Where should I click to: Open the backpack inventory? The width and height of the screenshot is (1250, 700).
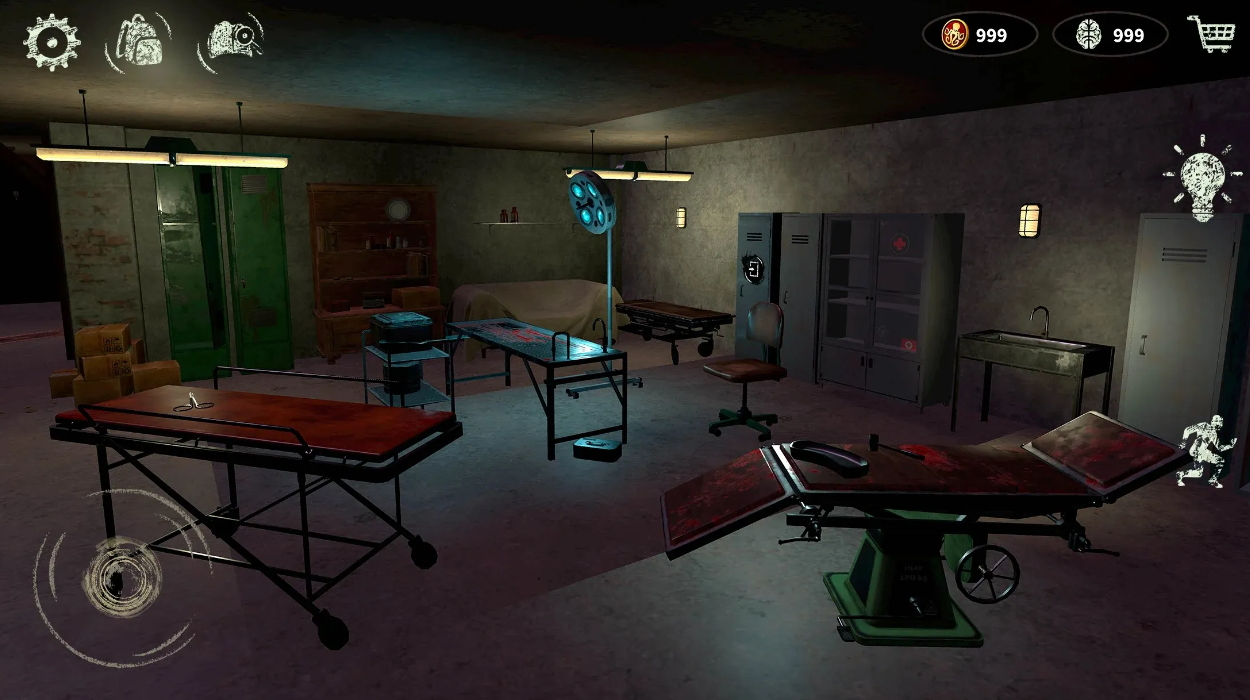point(139,40)
